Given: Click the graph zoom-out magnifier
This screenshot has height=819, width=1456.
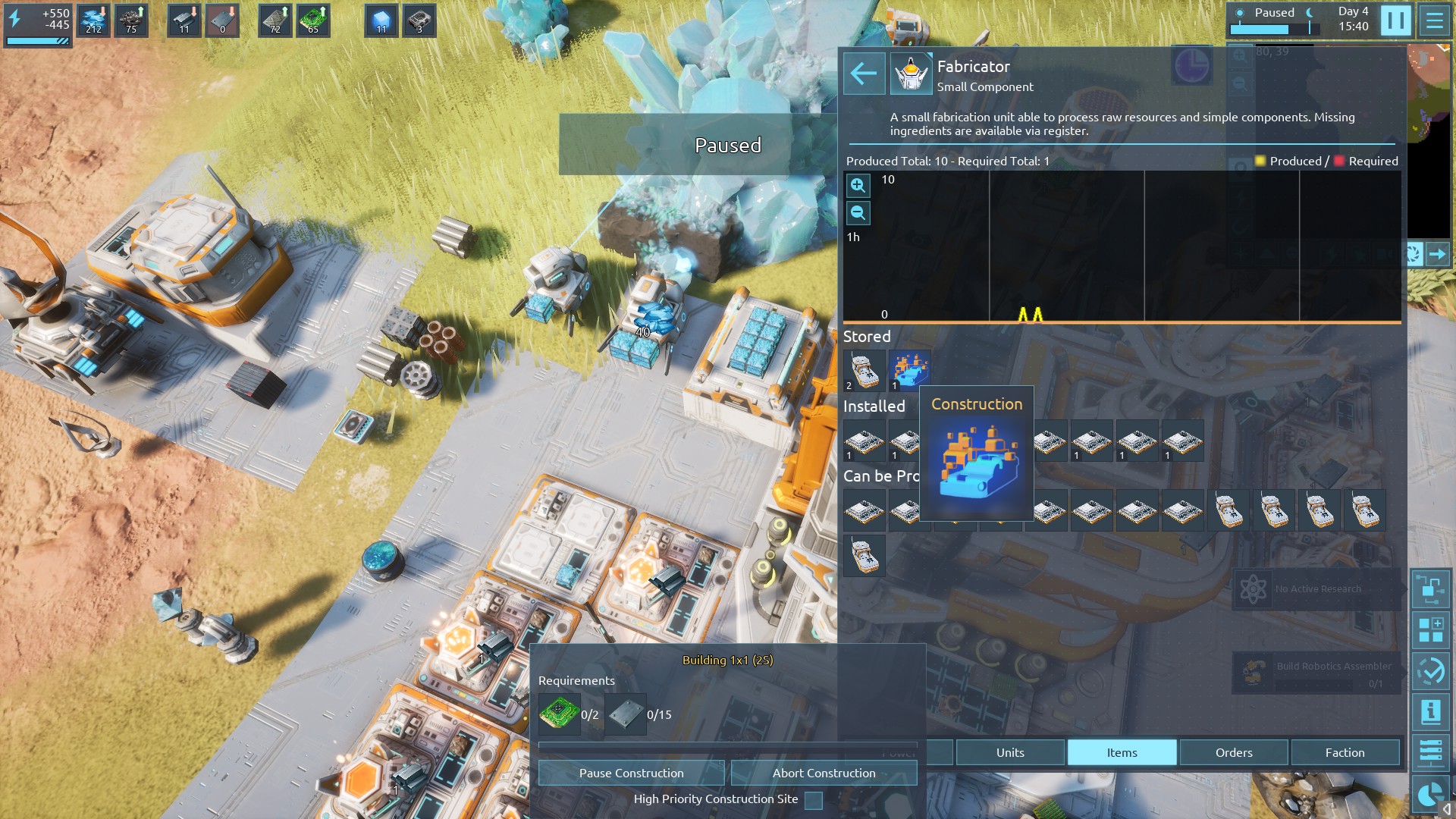Looking at the screenshot, I should click(x=858, y=213).
